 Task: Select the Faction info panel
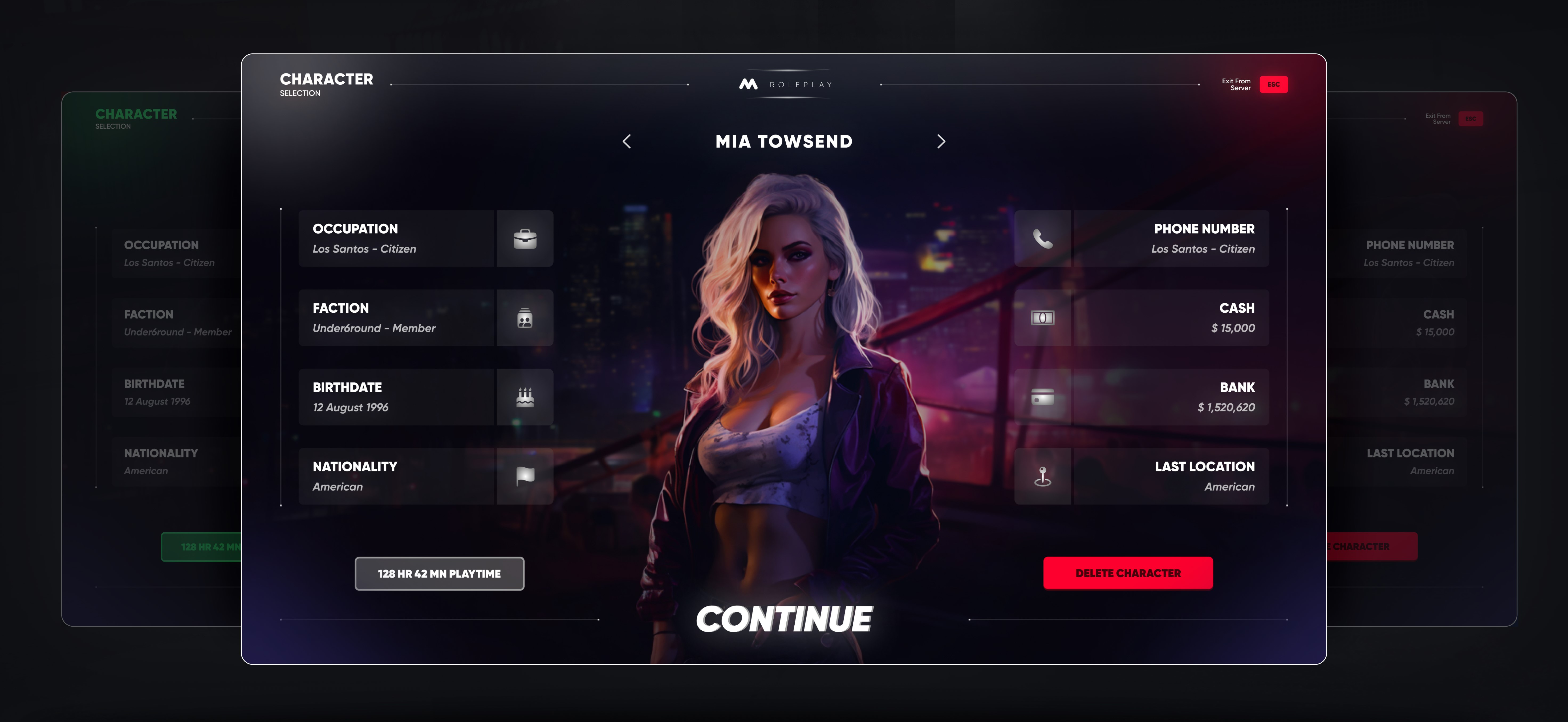point(396,318)
